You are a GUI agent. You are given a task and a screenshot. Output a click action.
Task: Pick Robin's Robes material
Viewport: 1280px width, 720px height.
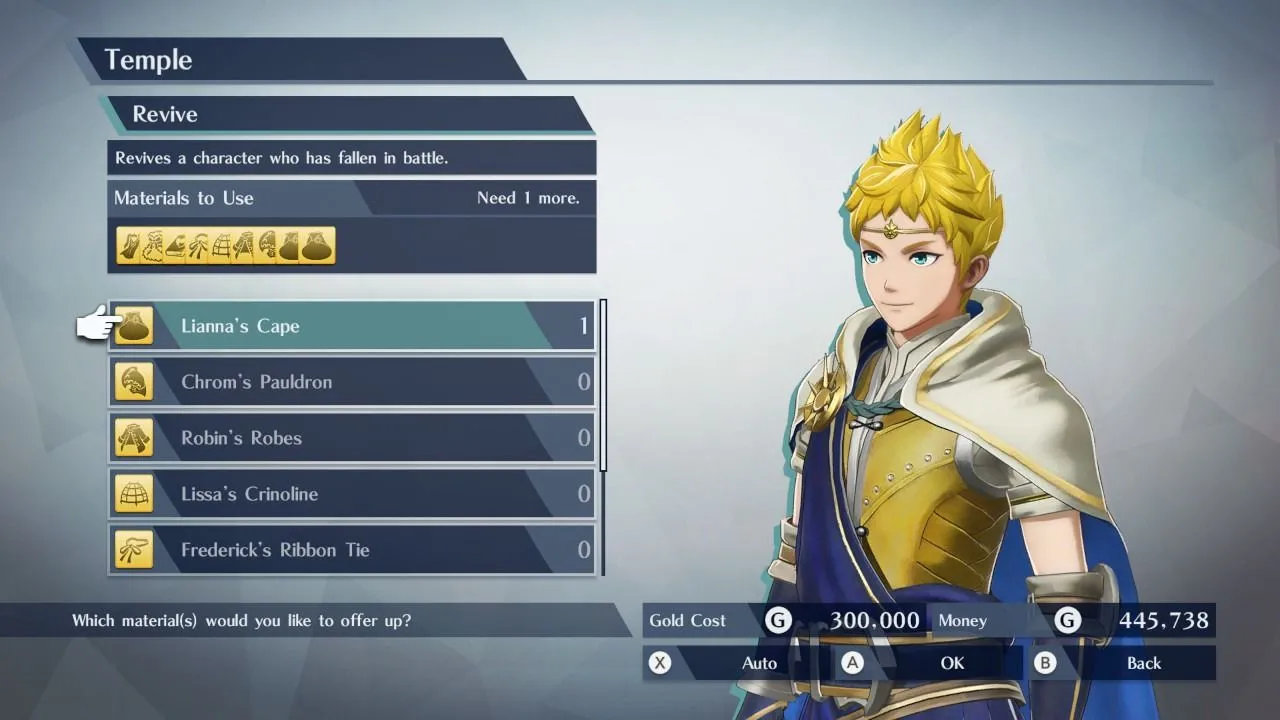tap(352, 438)
